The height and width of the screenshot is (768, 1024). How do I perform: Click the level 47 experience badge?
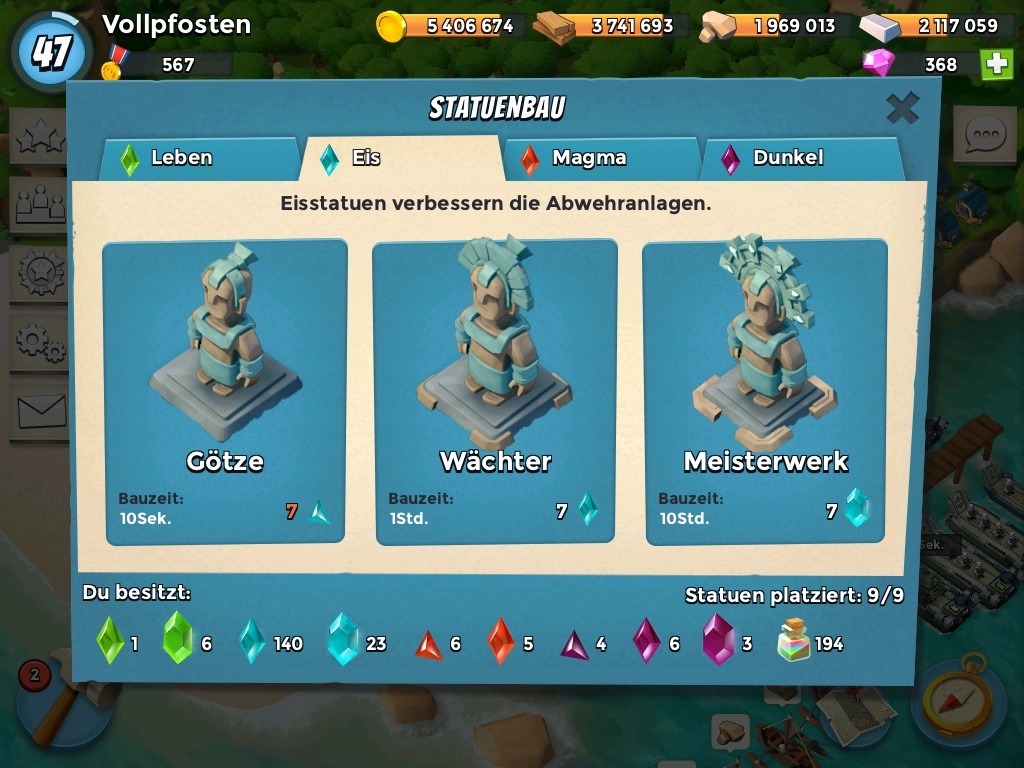tap(50, 52)
